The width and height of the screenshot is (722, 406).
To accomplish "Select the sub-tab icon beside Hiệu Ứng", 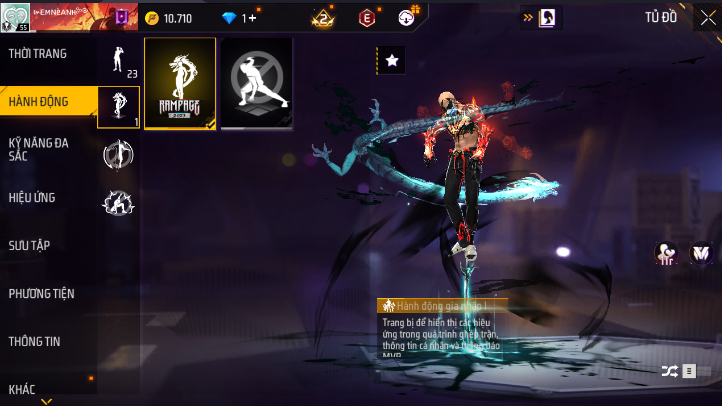I will pyautogui.click(x=118, y=203).
